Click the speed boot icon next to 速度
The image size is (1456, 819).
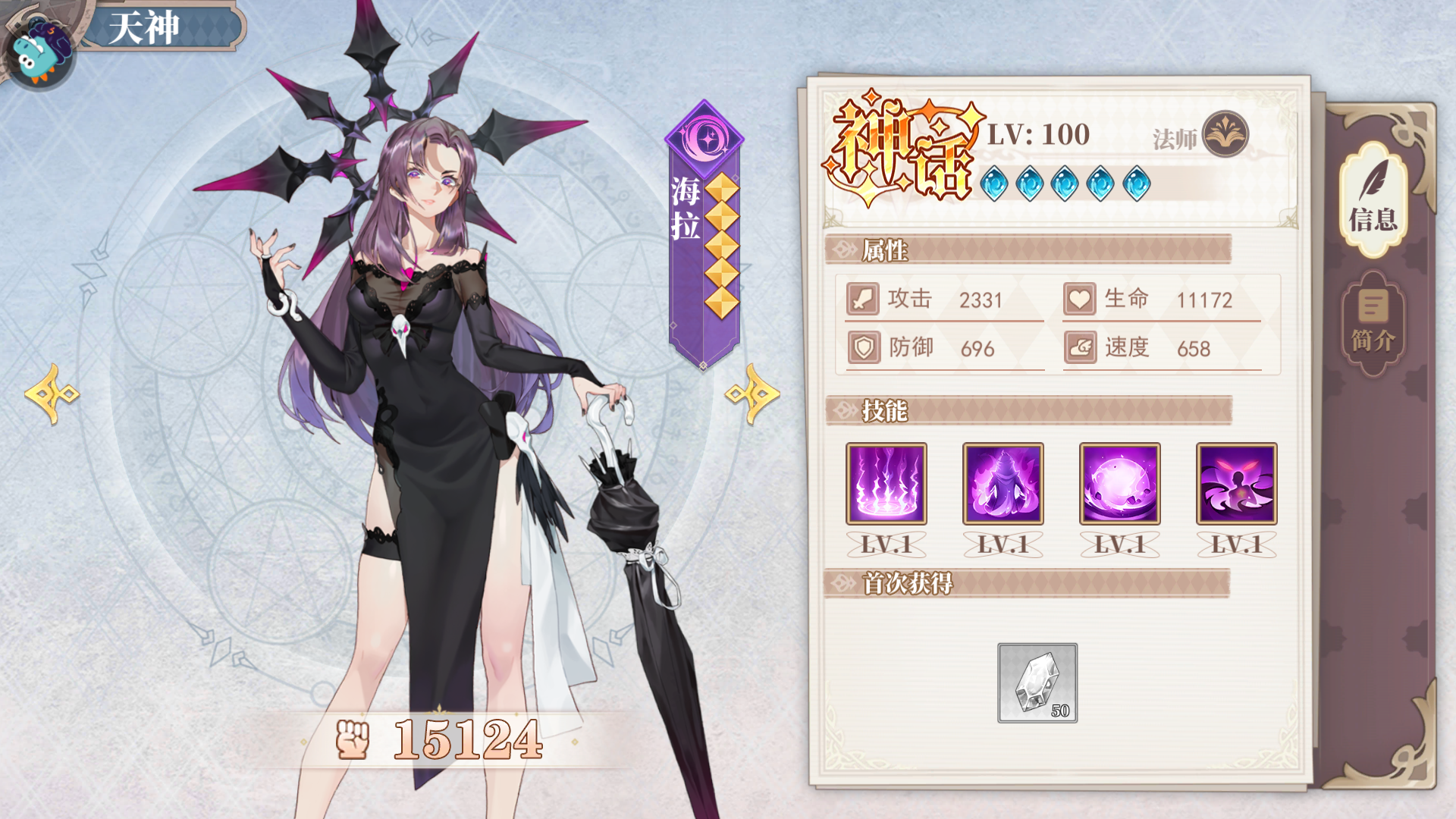coord(1080,348)
